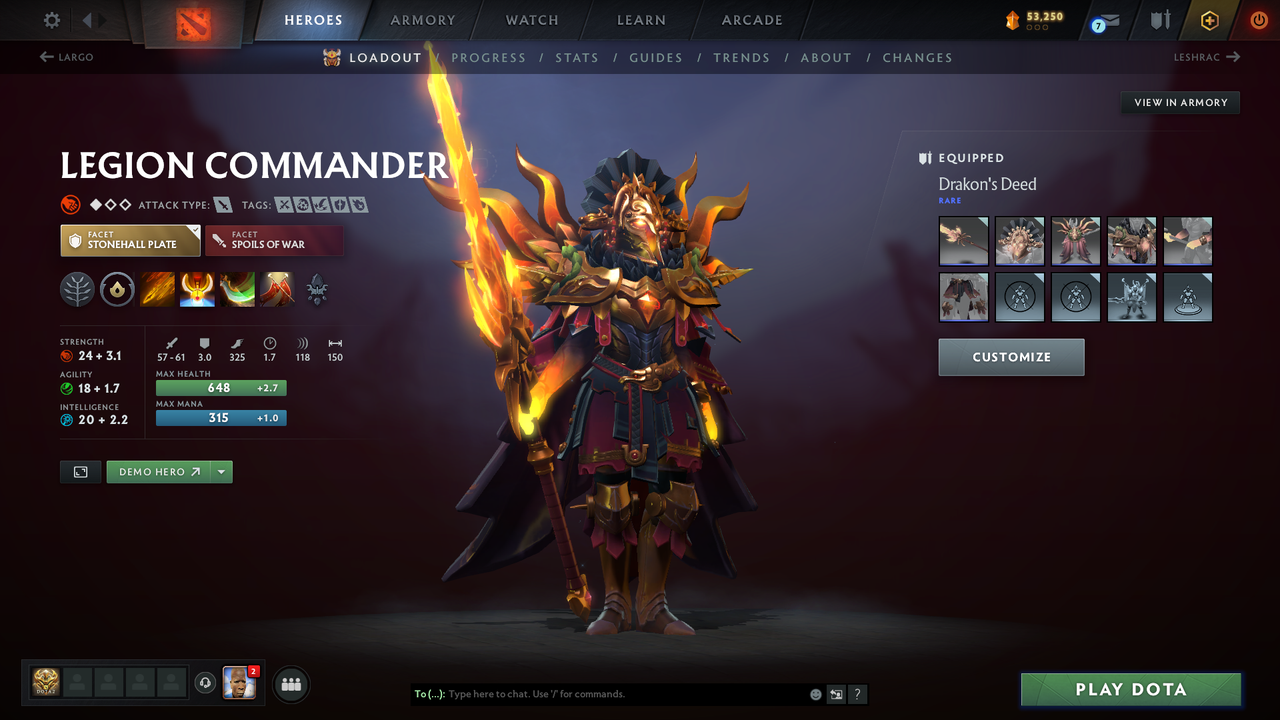Switch to the ARMORY tab

[422, 19]
